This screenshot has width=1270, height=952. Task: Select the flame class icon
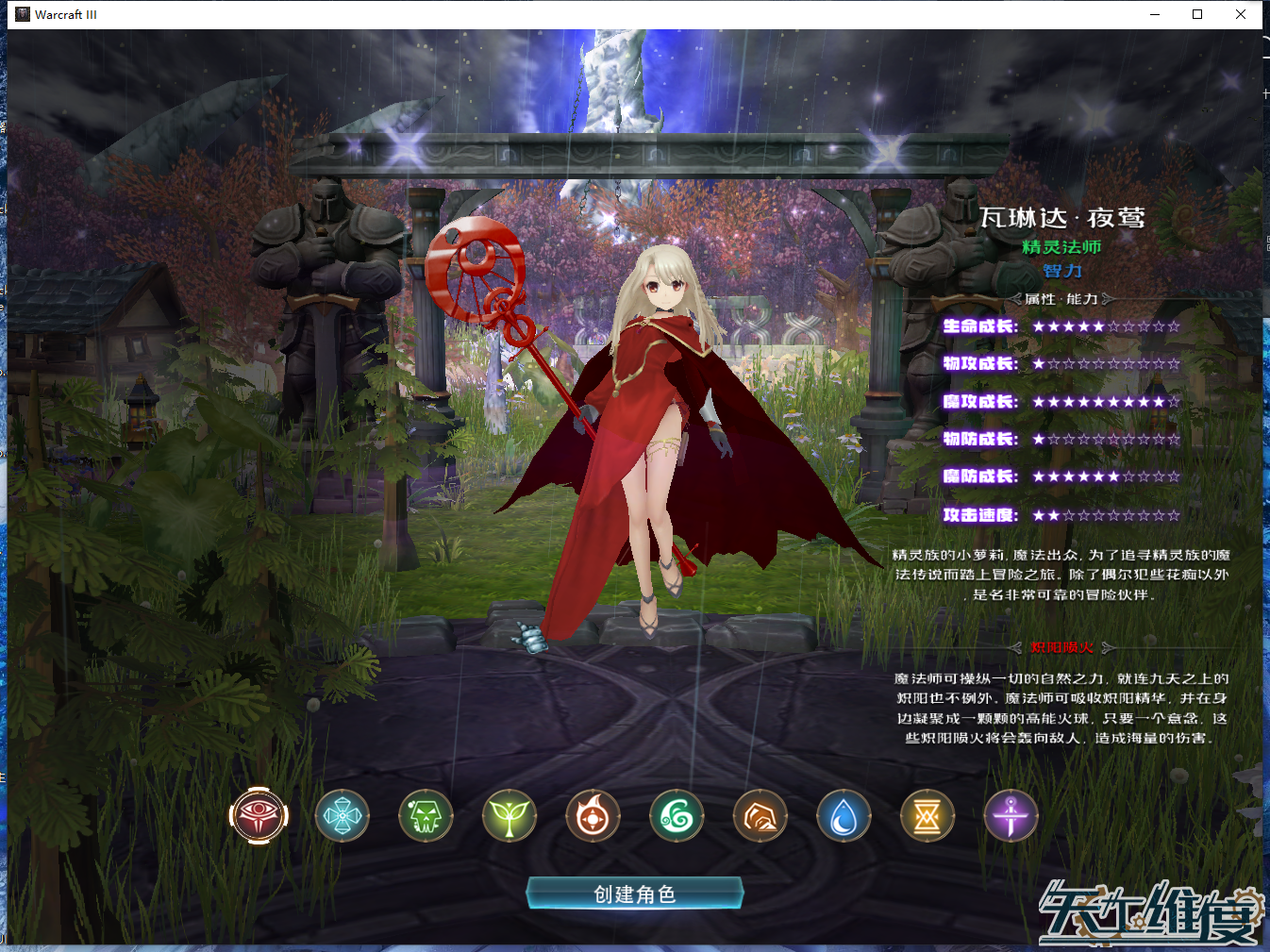tap(593, 816)
